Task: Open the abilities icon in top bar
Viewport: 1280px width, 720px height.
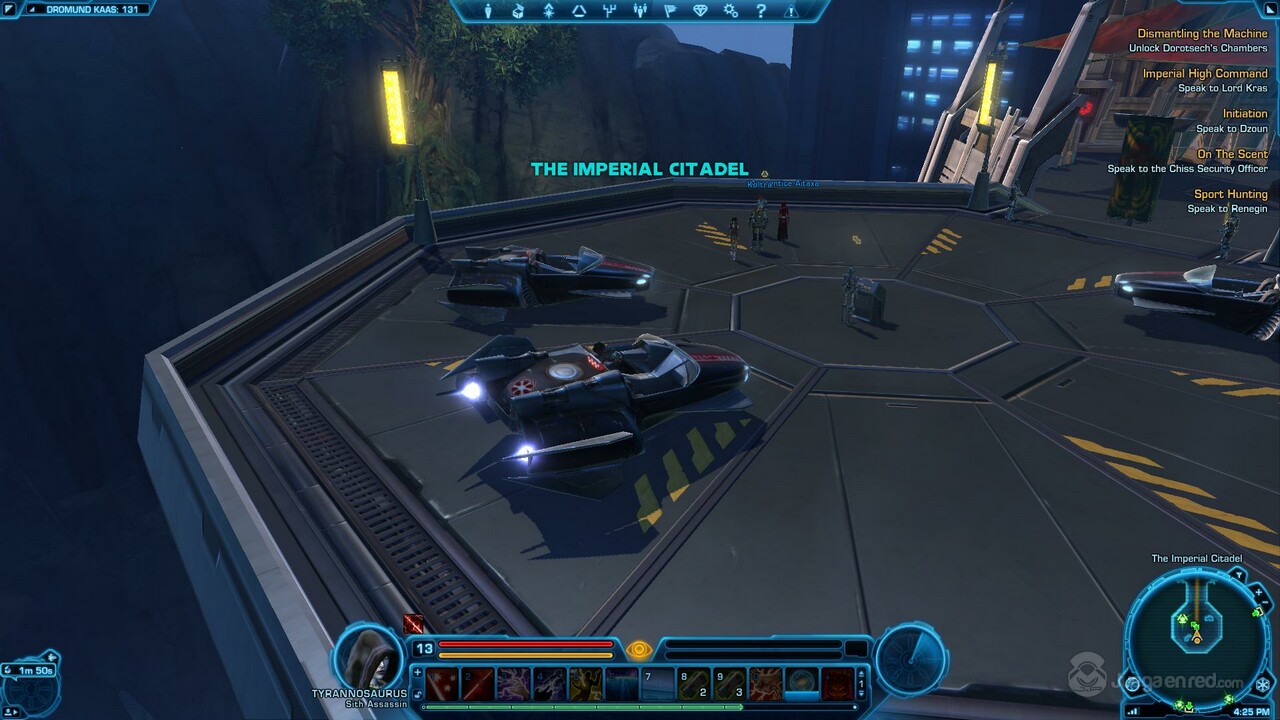Action: pos(549,11)
